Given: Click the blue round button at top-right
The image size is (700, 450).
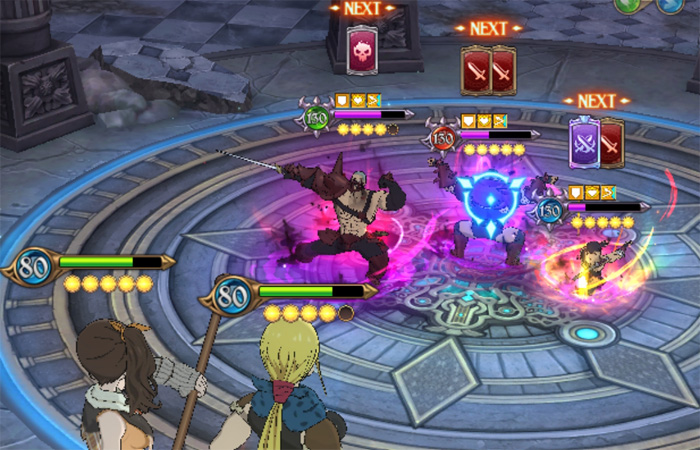Looking at the screenshot, I should [x=668, y=4].
